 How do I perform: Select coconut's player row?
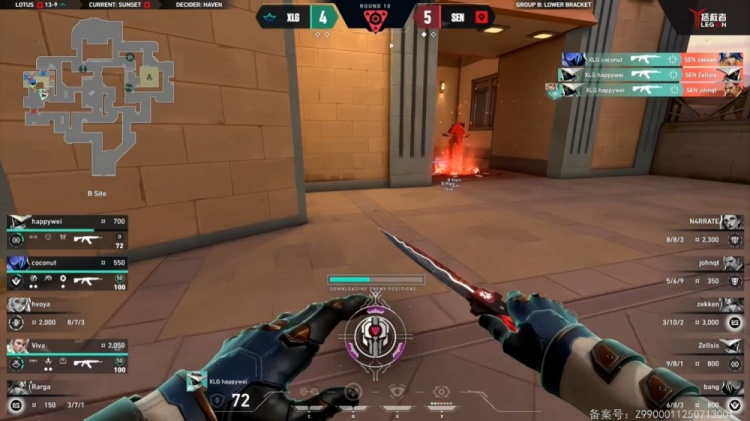(68, 274)
